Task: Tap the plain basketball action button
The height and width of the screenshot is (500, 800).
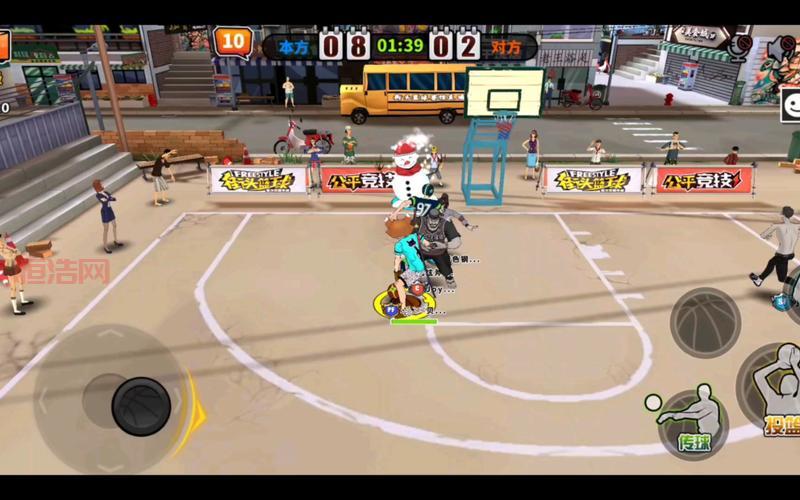Action: [704, 322]
